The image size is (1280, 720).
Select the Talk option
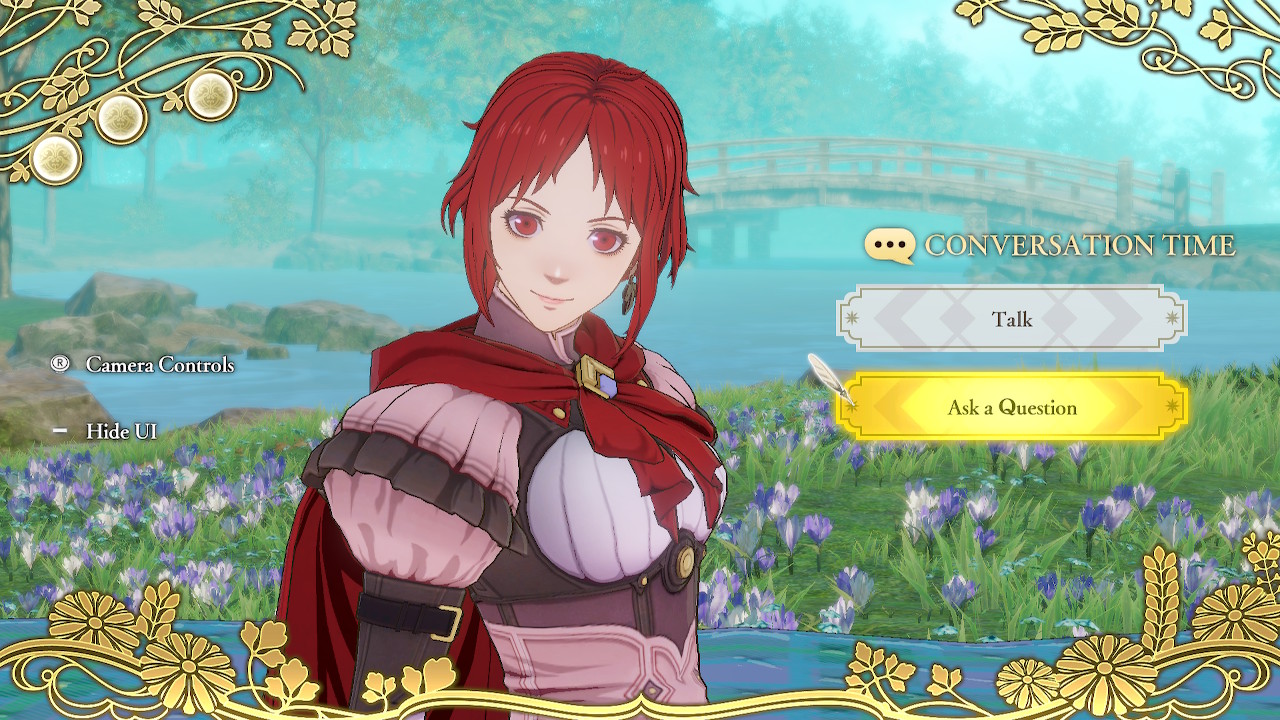[x=1014, y=319]
